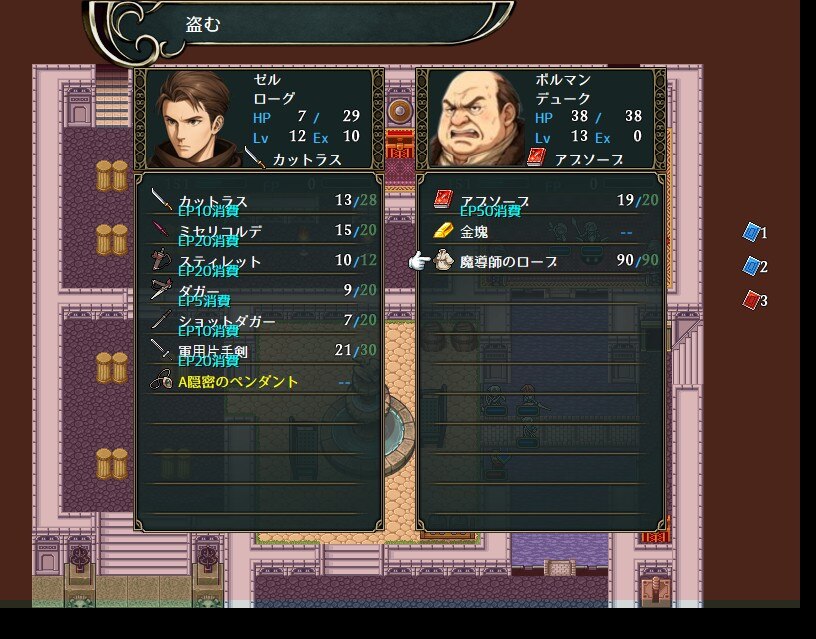Viewport: 816px width, 639px height.
Task: Click the blue book icon labeled 1
Action: [752, 232]
